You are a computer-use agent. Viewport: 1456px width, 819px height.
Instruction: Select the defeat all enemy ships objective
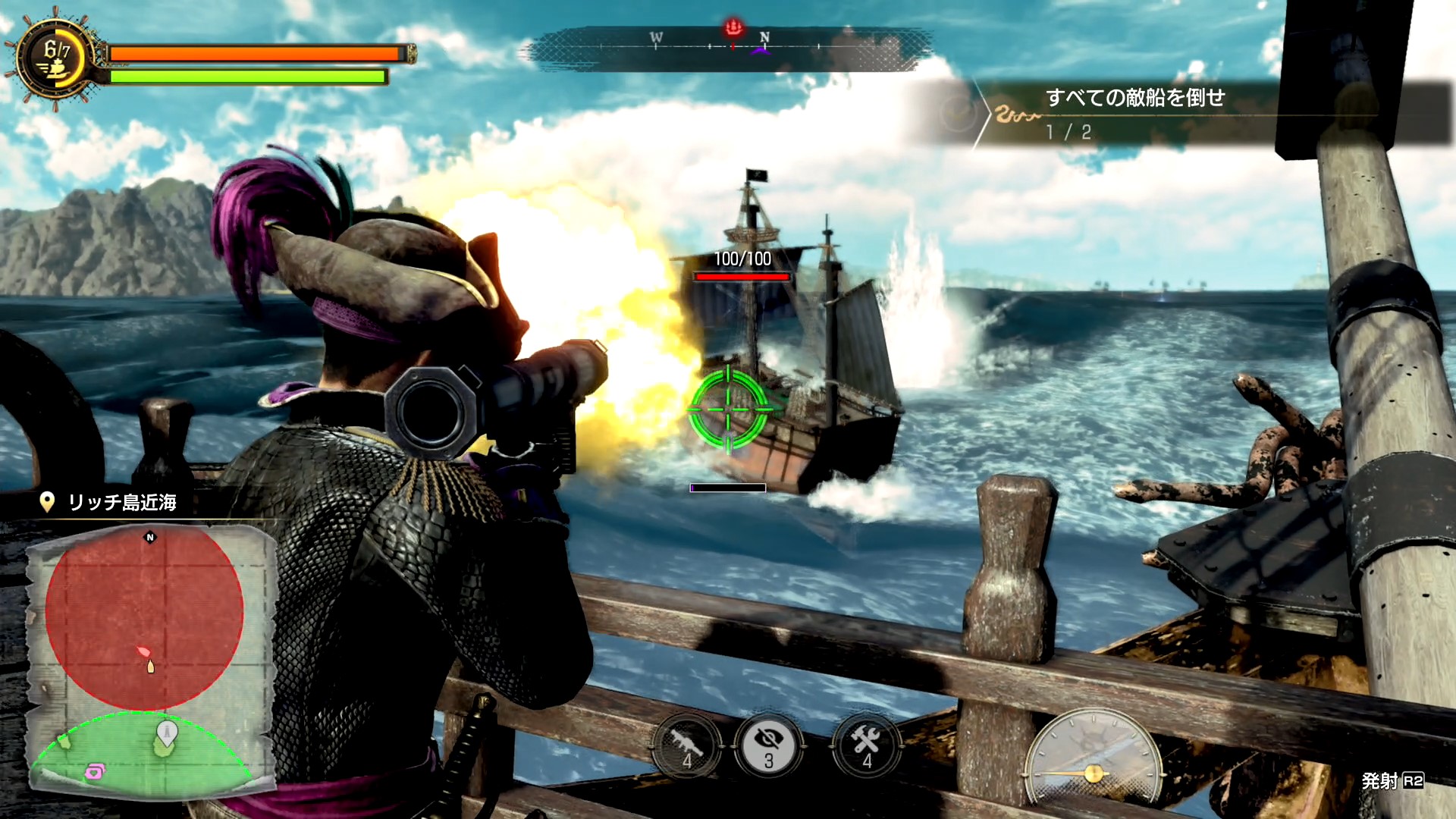pyautogui.click(x=1134, y=98)
